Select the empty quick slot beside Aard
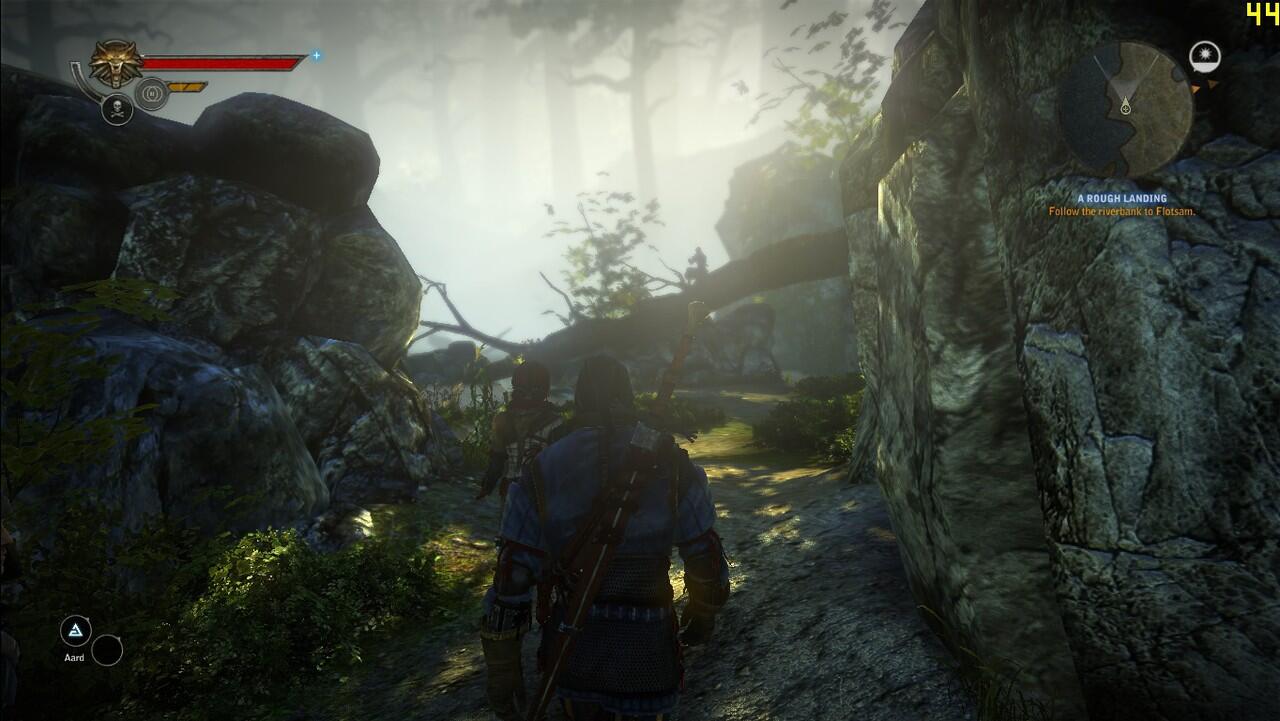Screen dimensions: 1280x721 point(107,650)
